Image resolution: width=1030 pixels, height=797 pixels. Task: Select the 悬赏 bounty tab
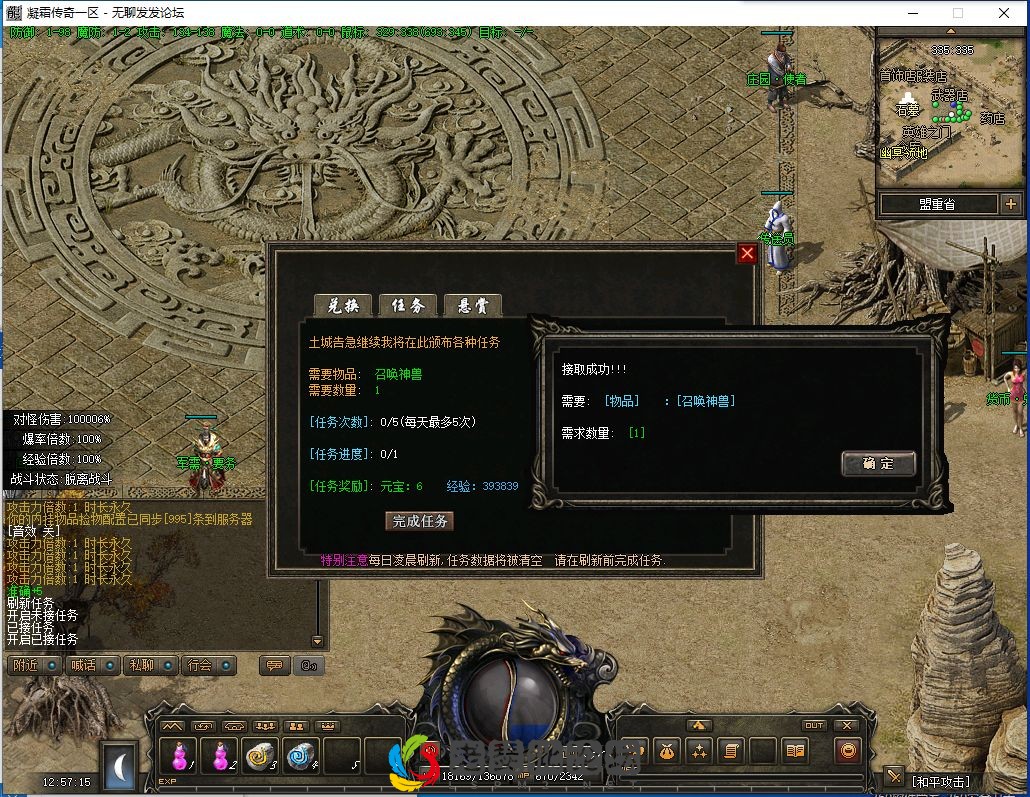[472, 306]
